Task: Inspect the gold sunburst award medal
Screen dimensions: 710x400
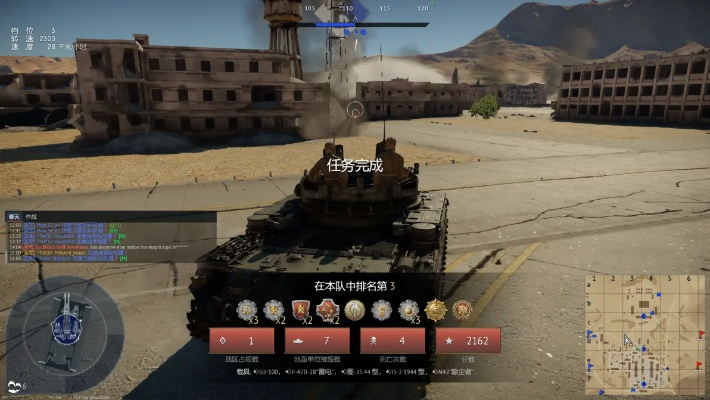Action: pyautogui.click(x=435, y=310)
